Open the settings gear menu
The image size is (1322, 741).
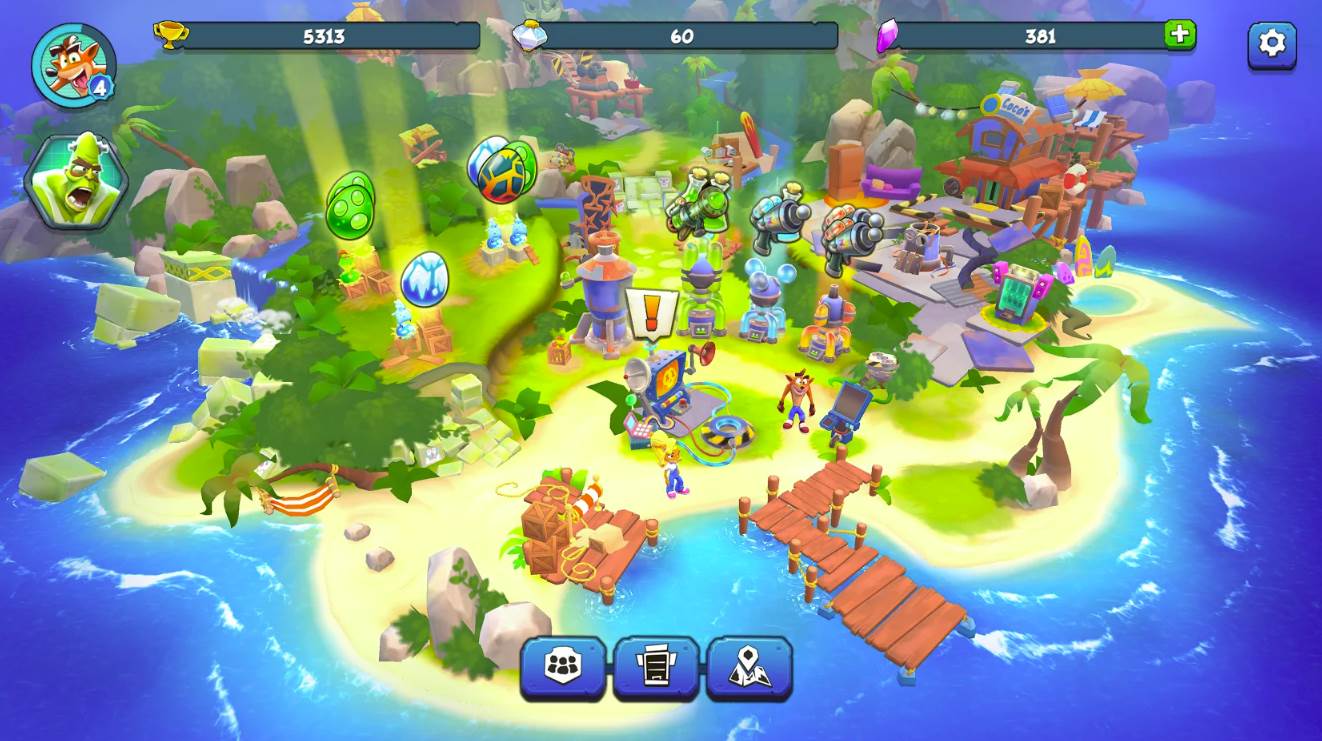[x=1271, y=44]
